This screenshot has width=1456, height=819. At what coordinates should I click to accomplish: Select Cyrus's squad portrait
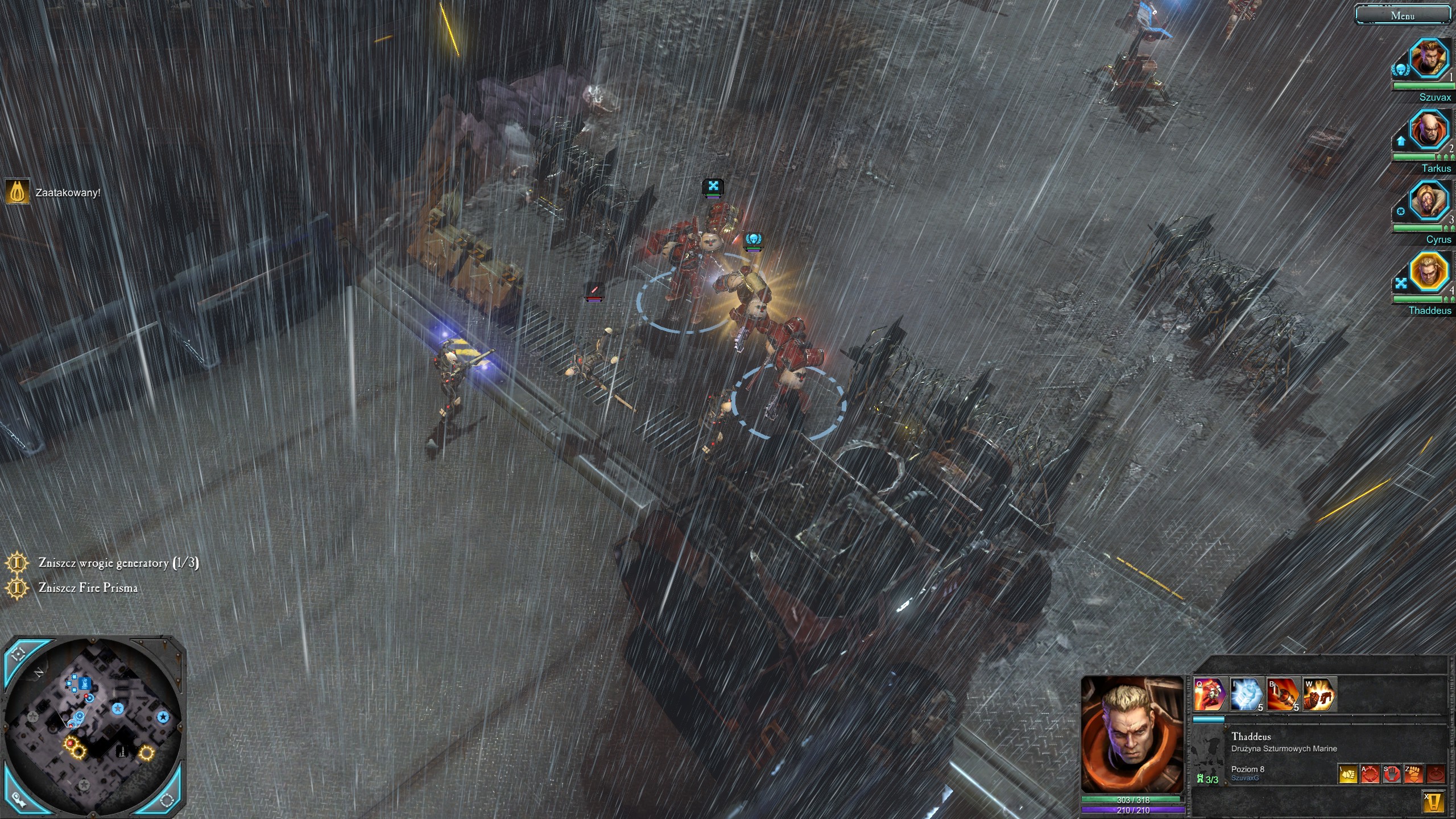click(1428, 201)
